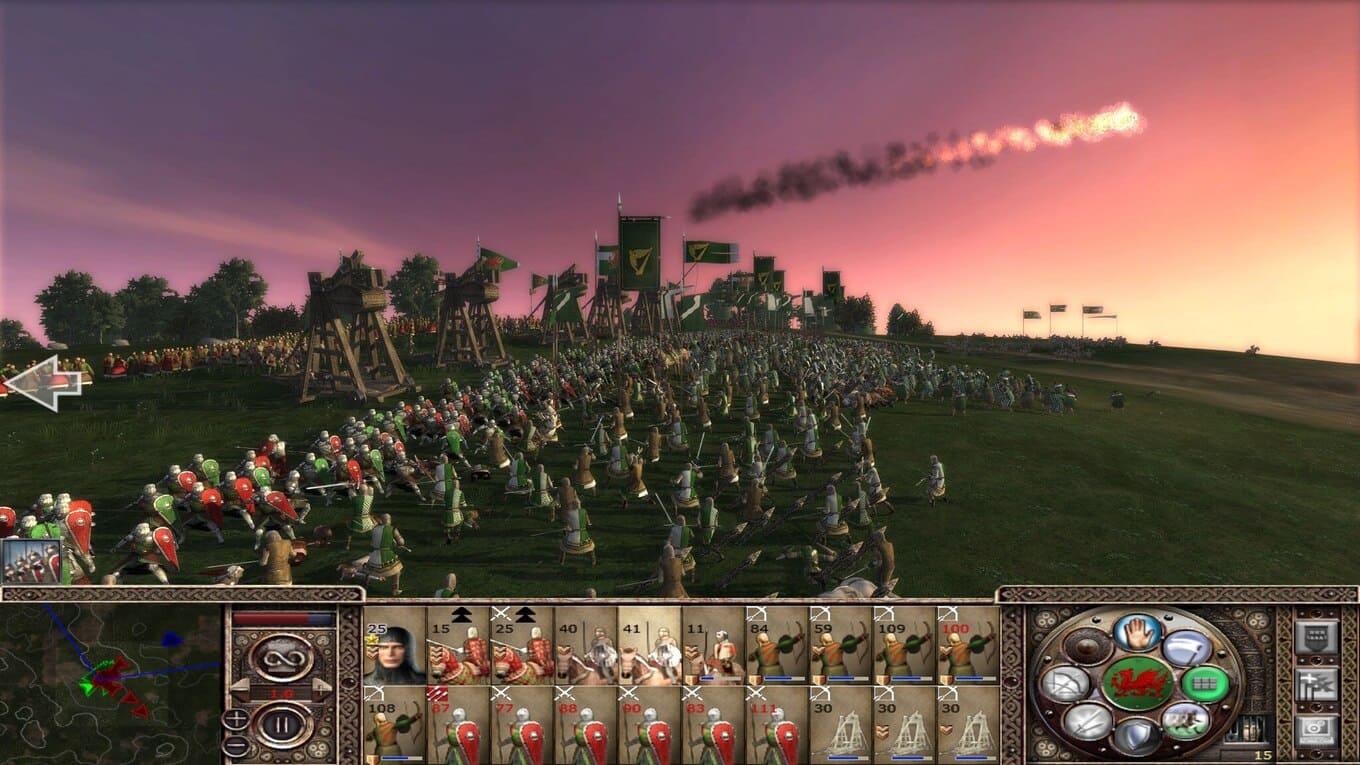Screen dimensions: 1360x765
Task: Choose the archer unit showing 109 men
Action: [x=904, y=645]
